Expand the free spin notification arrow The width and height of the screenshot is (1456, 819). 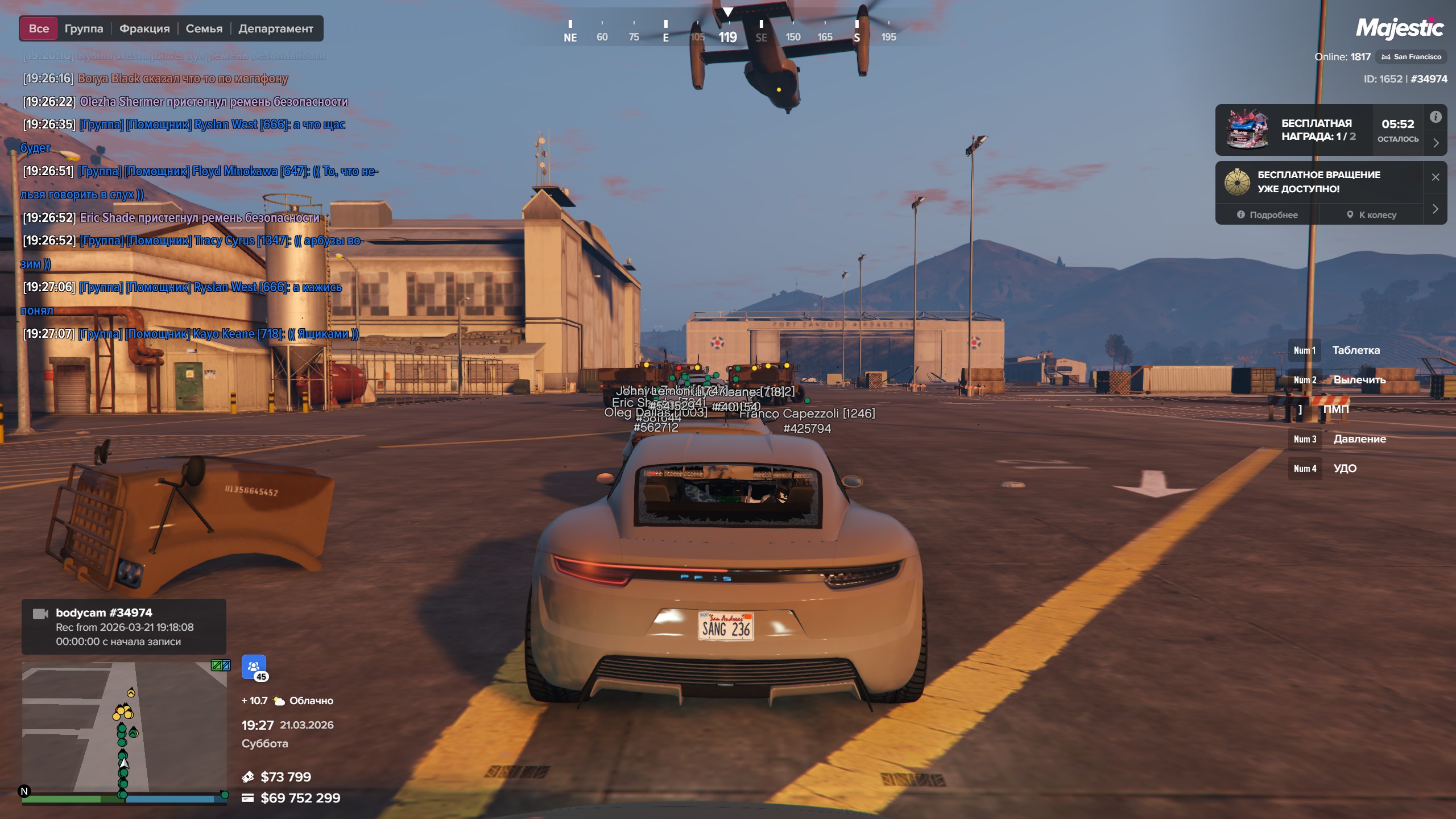coord(1436,209)
